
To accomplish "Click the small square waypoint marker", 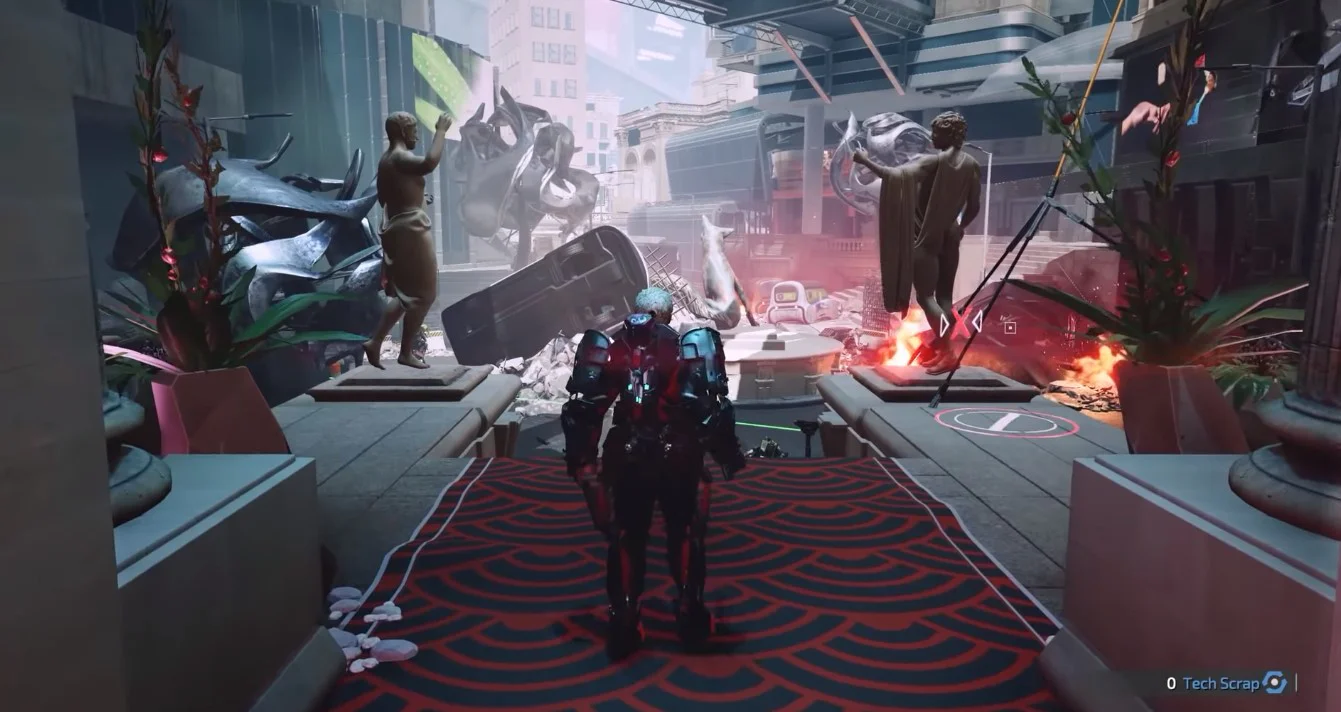I will click(1010, 326).
